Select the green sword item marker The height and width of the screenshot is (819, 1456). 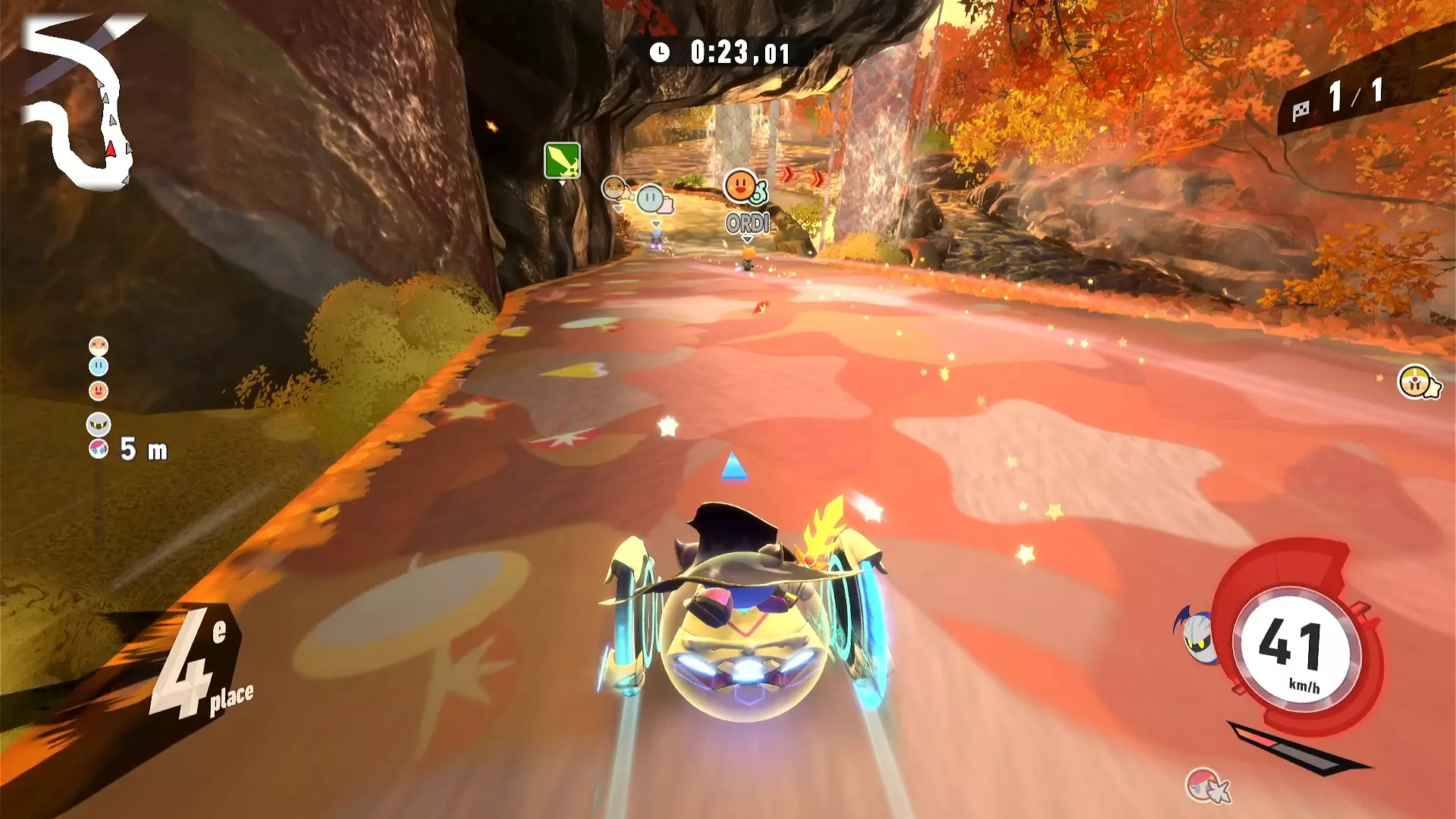562,161
